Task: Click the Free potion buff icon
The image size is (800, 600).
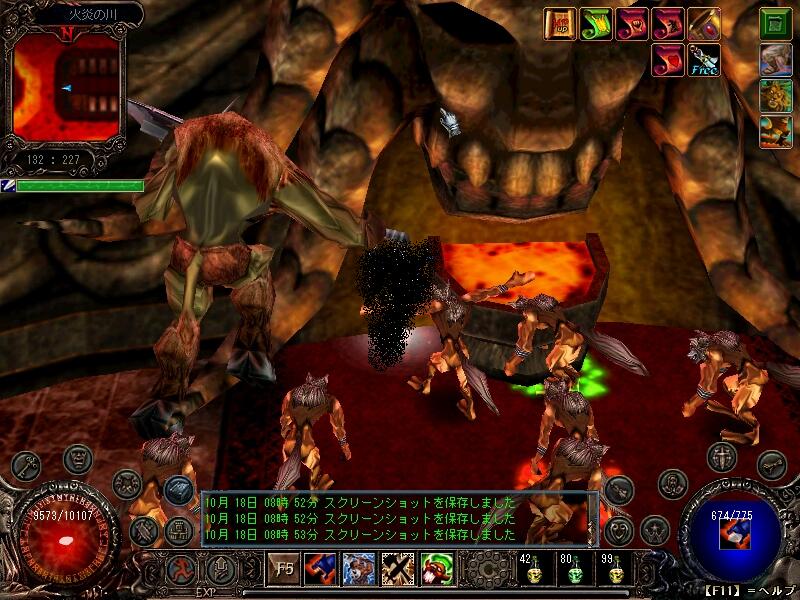Action: pyautogui.click(x=704, y=60)
